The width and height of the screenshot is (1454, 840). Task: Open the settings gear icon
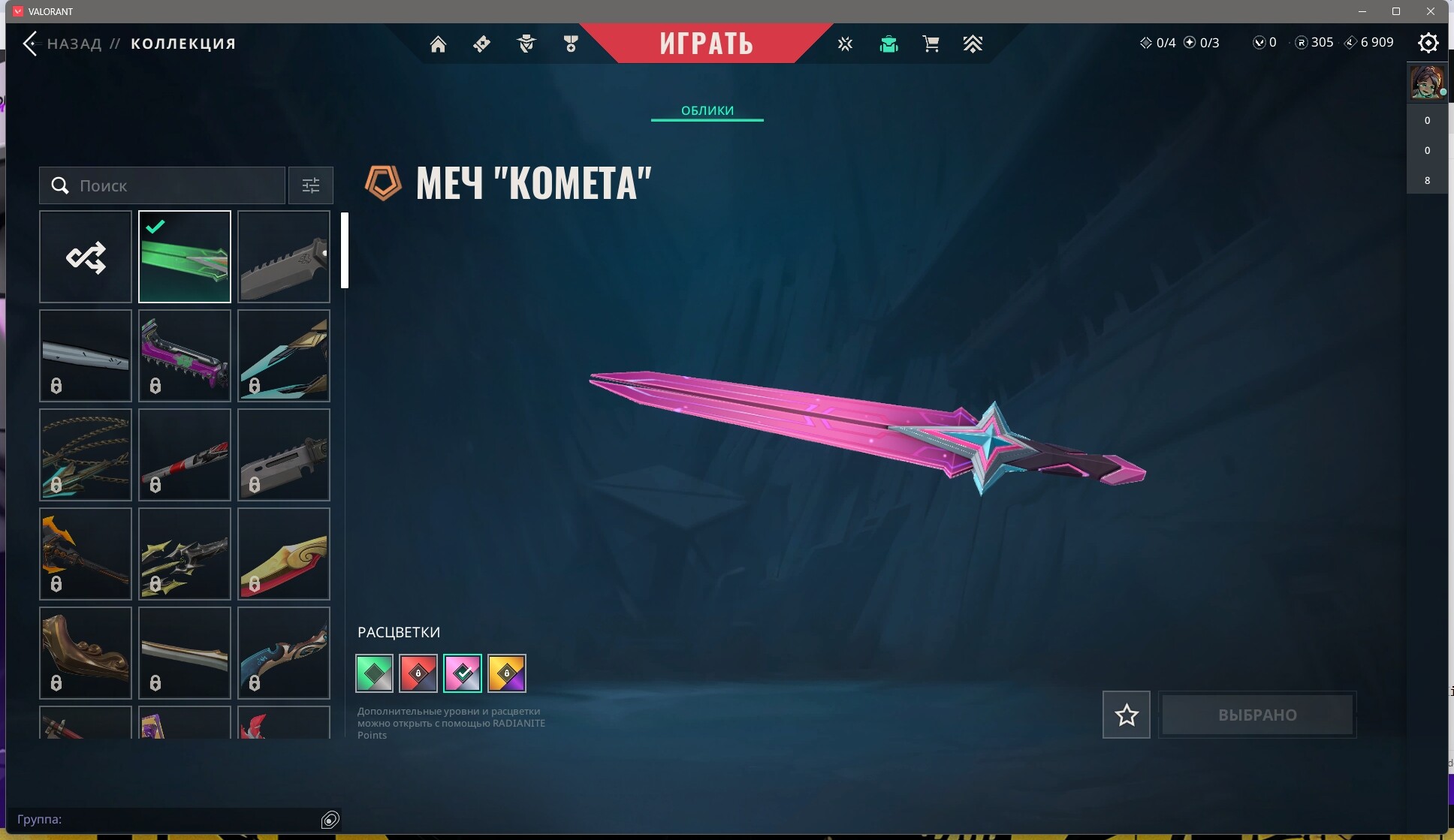pyautogui.click(x=1427, y=44)
